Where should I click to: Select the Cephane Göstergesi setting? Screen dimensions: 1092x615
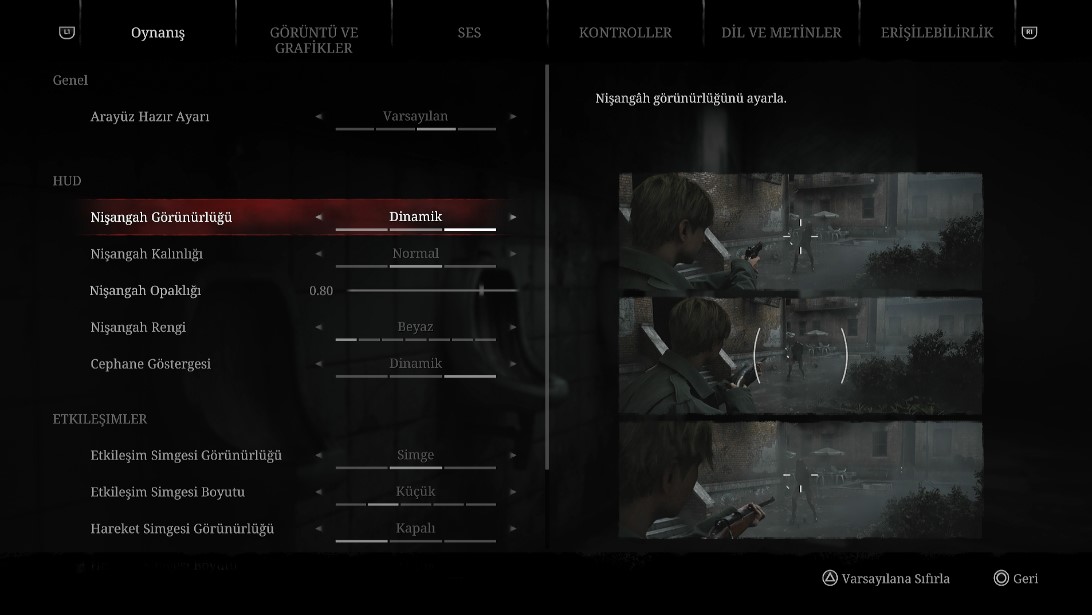pos(151,364)
